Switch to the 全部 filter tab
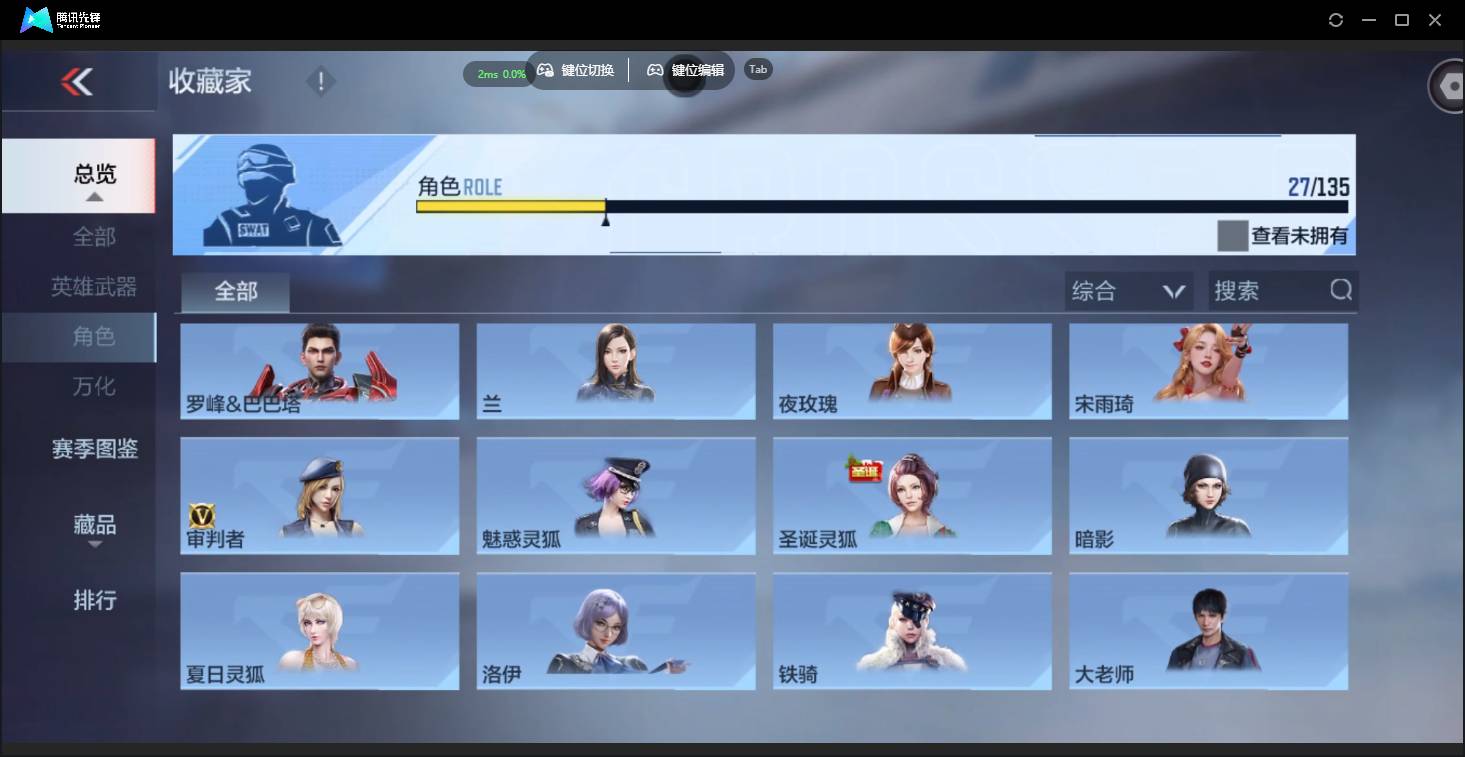Viewport: 1465px width, 757px height. coord(235,291)
